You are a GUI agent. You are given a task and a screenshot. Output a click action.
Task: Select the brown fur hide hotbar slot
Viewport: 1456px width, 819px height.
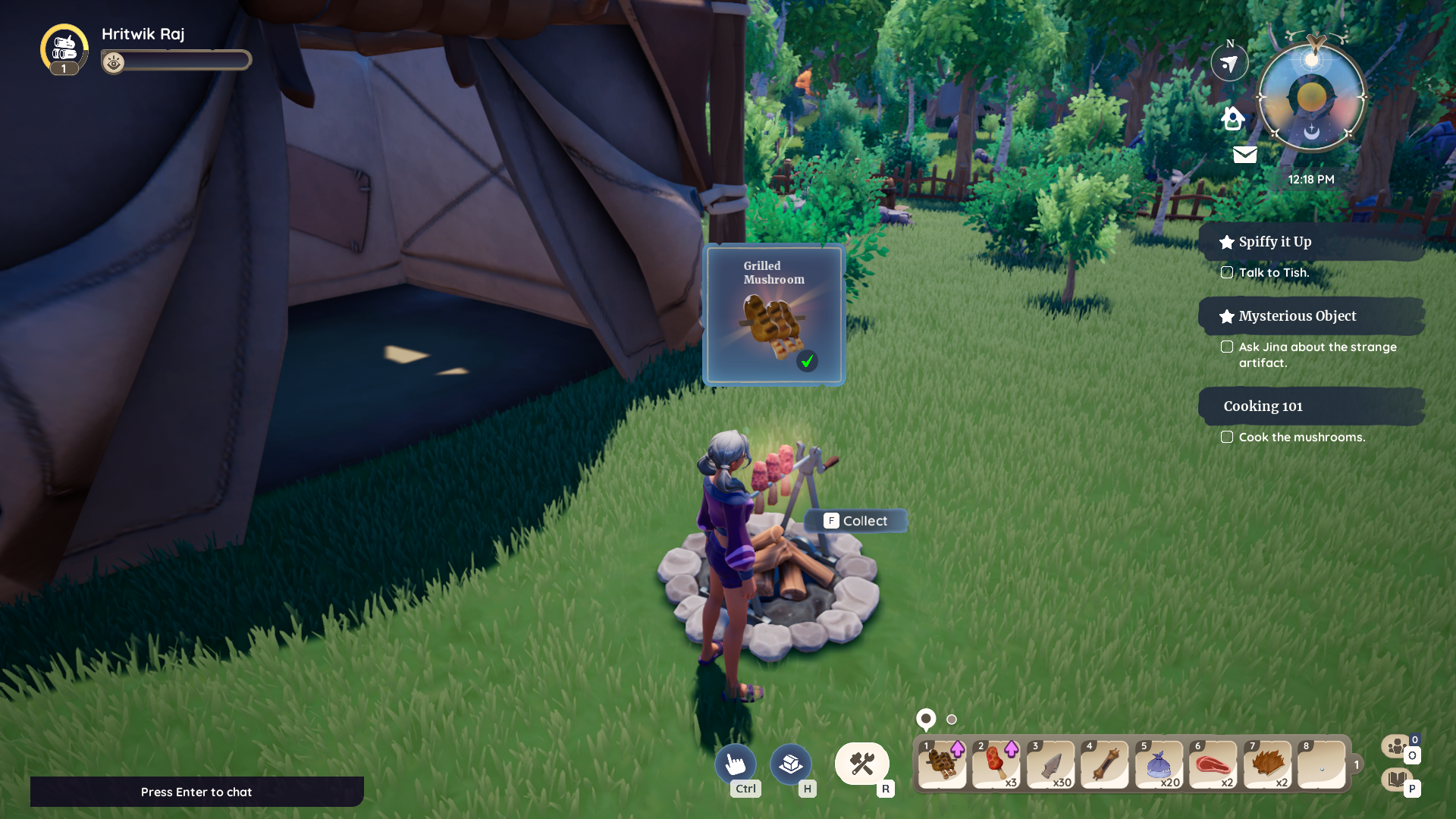[x=1267, y=765]
